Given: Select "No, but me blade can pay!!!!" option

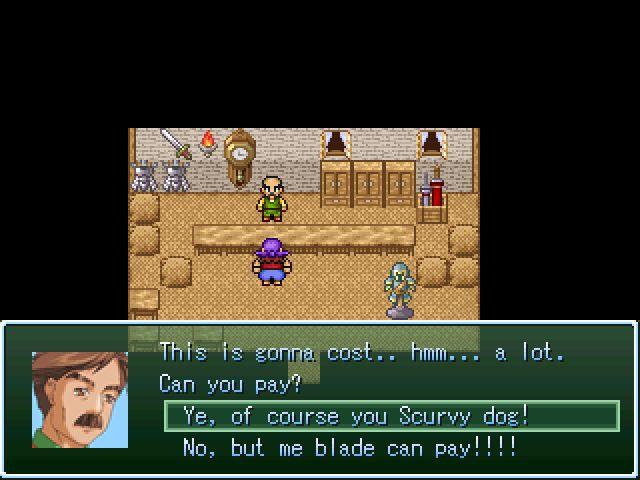Looking at the screenshot, I should (350, 447).
